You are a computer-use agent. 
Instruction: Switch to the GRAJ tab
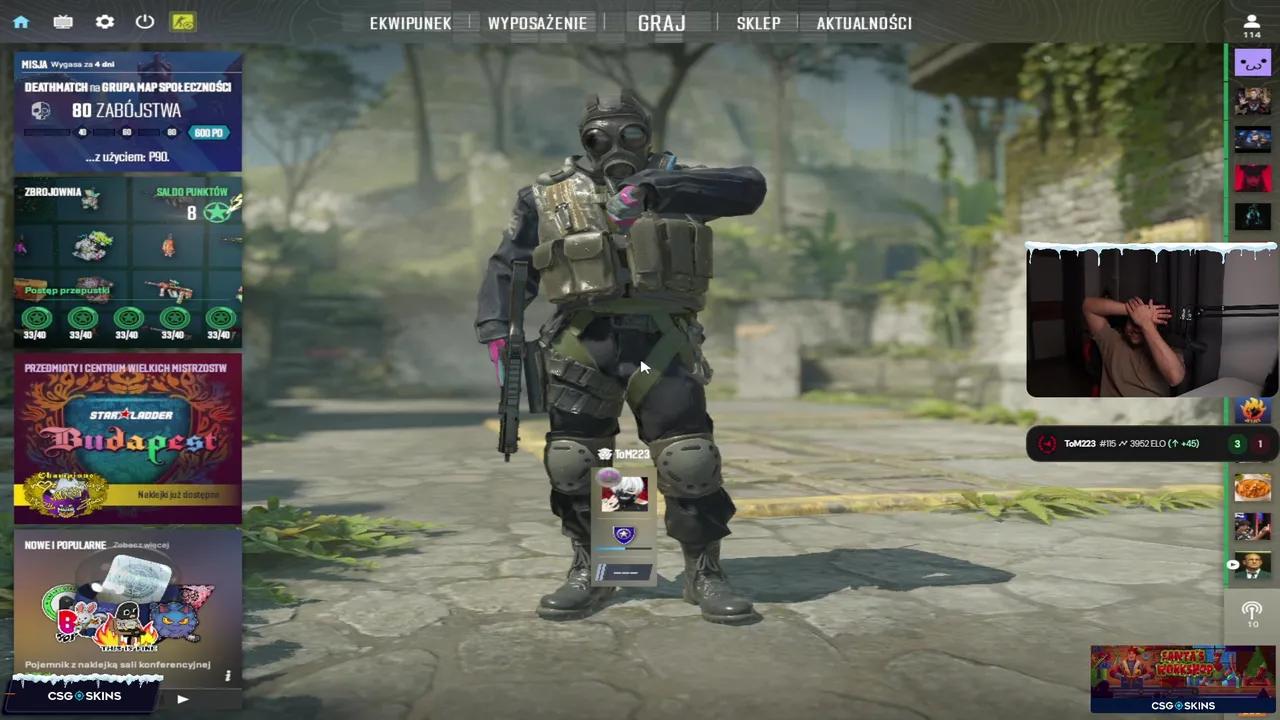pos(661,23)
